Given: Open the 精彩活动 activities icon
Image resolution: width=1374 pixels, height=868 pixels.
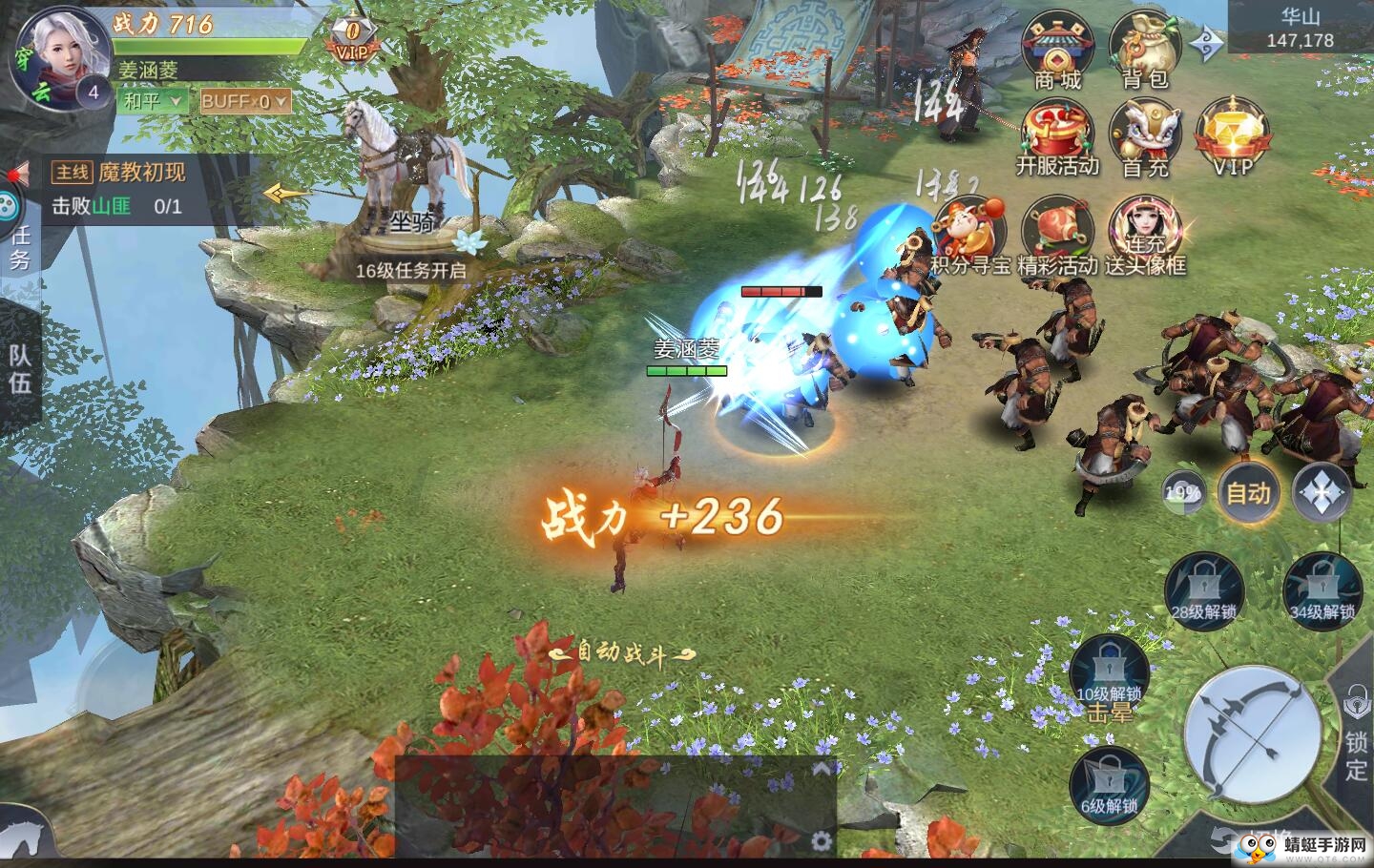Looking at the screenshot, I should pos(1055,224).
